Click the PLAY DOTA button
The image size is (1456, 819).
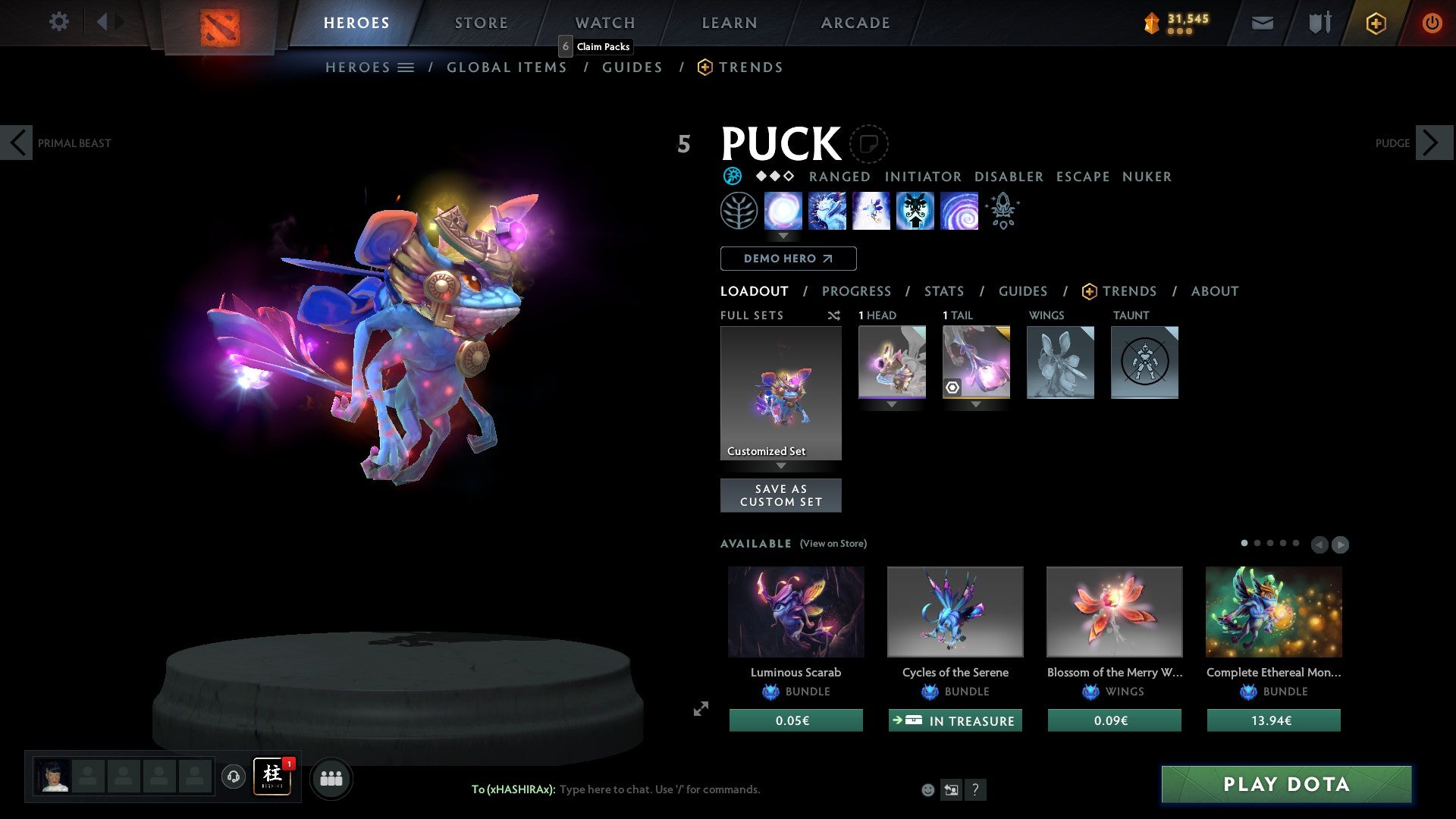click(1285, 785)
